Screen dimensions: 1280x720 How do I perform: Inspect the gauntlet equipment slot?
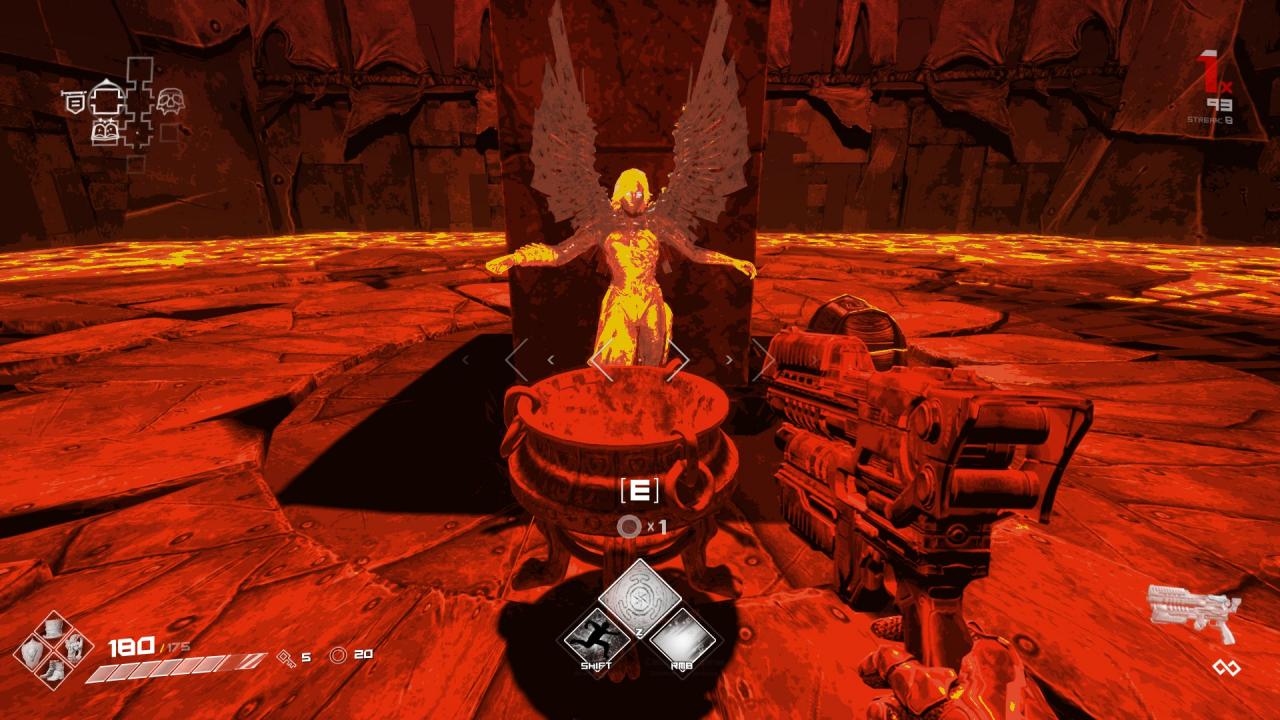[x=73, y=651]
